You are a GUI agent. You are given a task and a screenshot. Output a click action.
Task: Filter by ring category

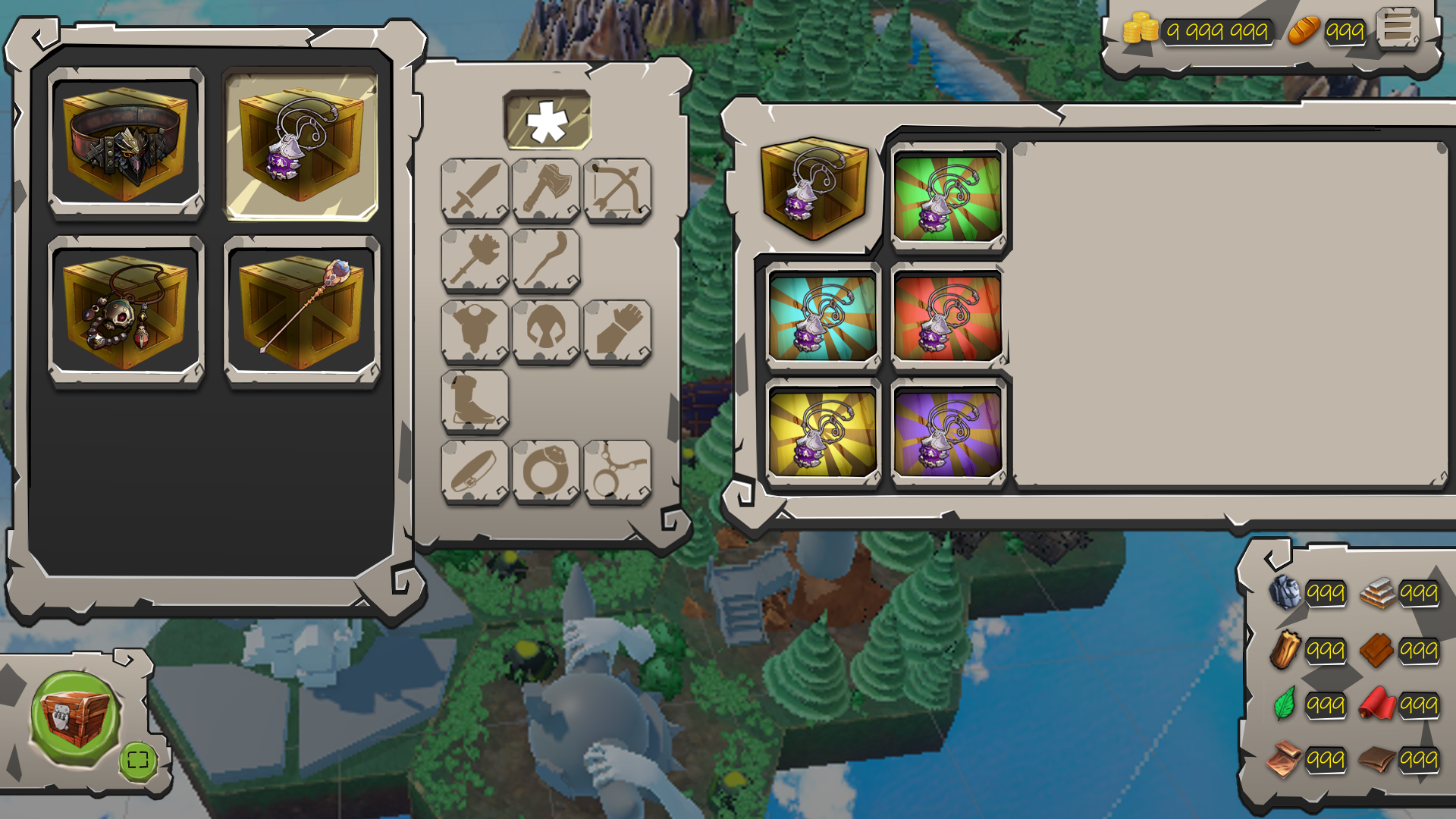click(546, 471)
